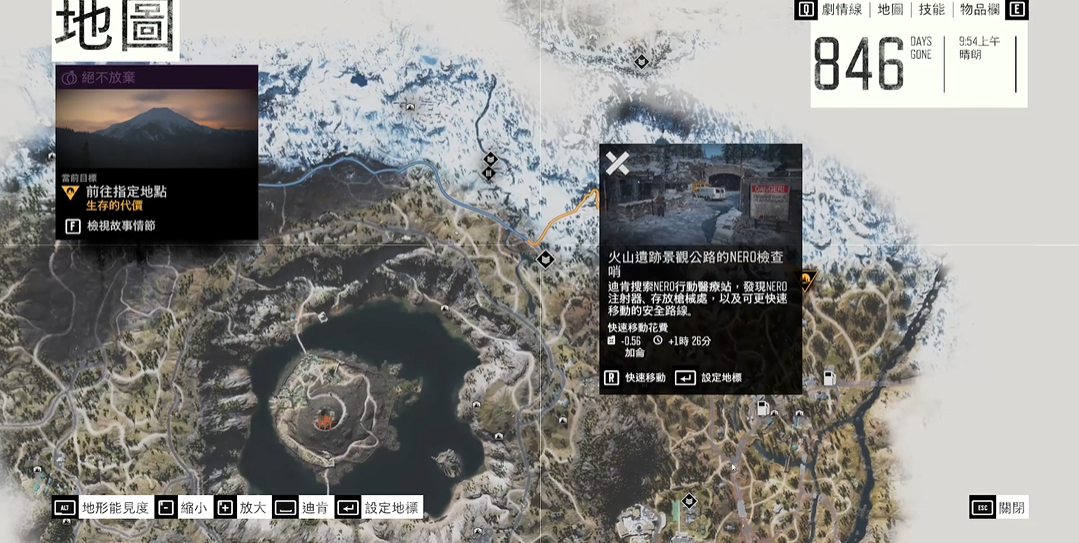Switch to the 物品欄 inventory tab
Screen dimensions: 1079x543
979,10
